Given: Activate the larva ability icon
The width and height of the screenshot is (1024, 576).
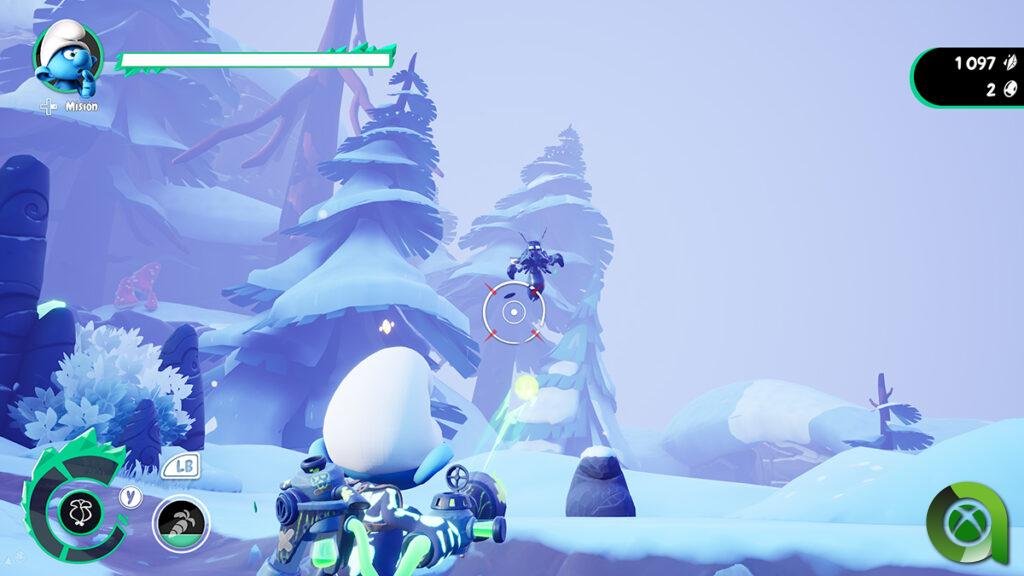Looking at the screenshot, I should pyautogui.click(x=180, y=523).
